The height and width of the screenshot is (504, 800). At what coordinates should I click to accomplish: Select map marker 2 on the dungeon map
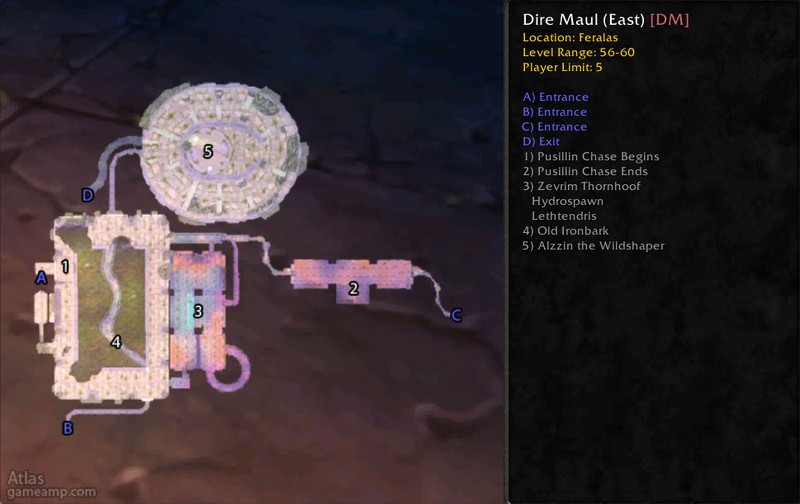tap(352, 290)
